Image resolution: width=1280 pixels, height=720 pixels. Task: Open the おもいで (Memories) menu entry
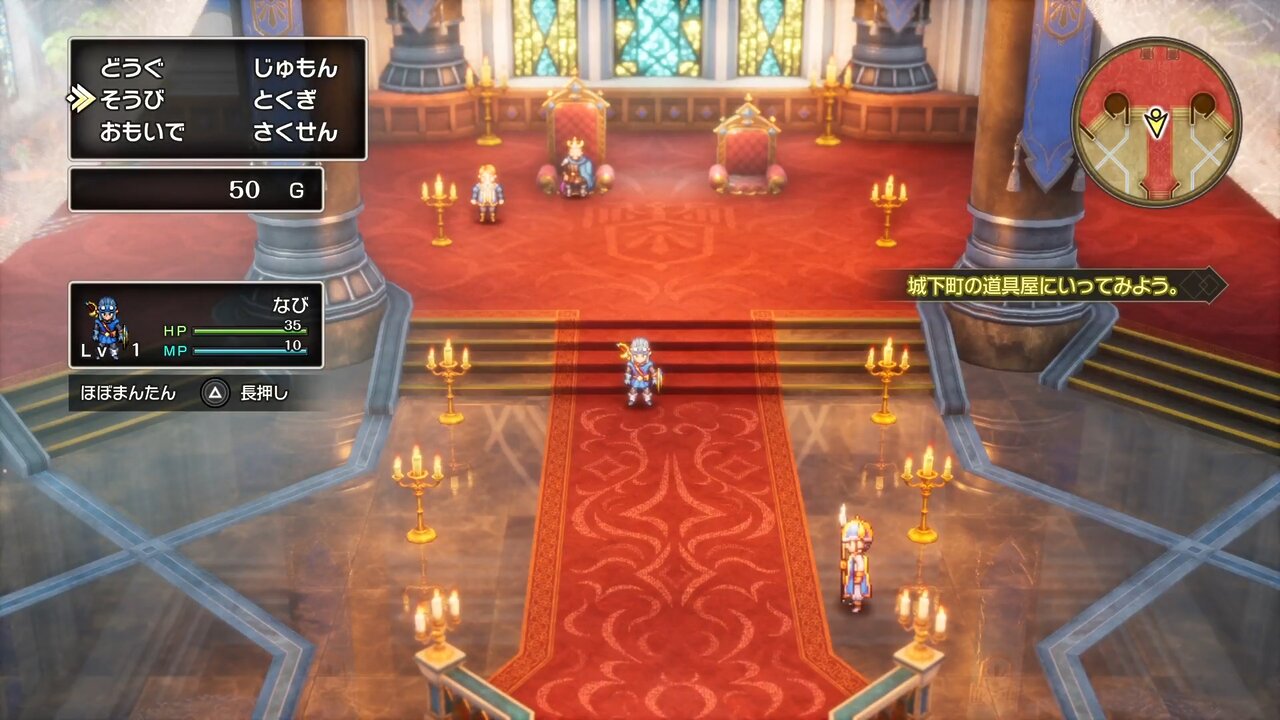[142, 132]
